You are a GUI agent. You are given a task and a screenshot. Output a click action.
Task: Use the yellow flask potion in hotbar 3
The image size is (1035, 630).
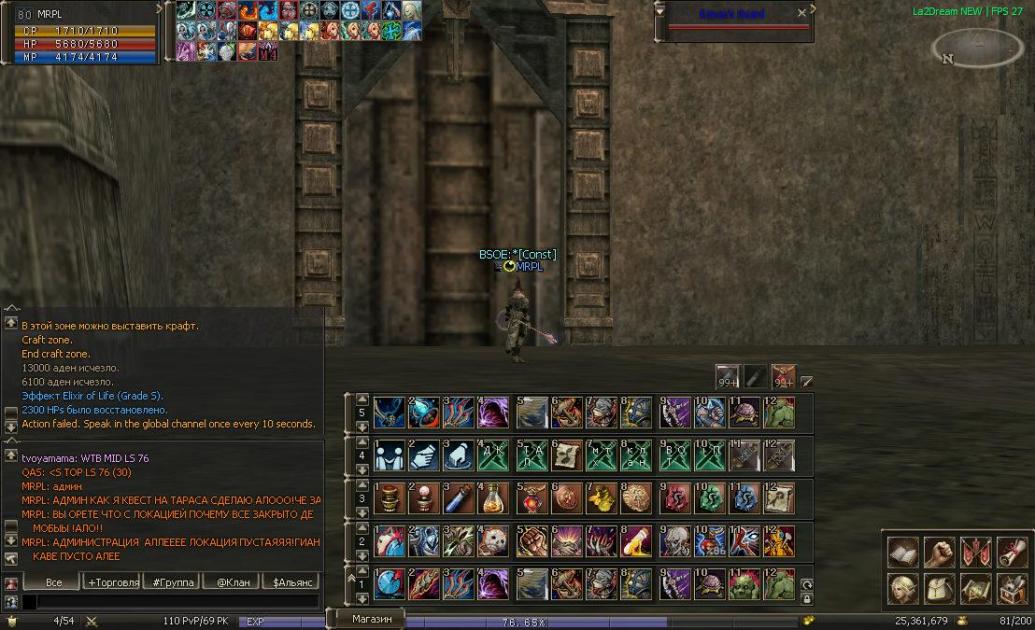[492, 497]
